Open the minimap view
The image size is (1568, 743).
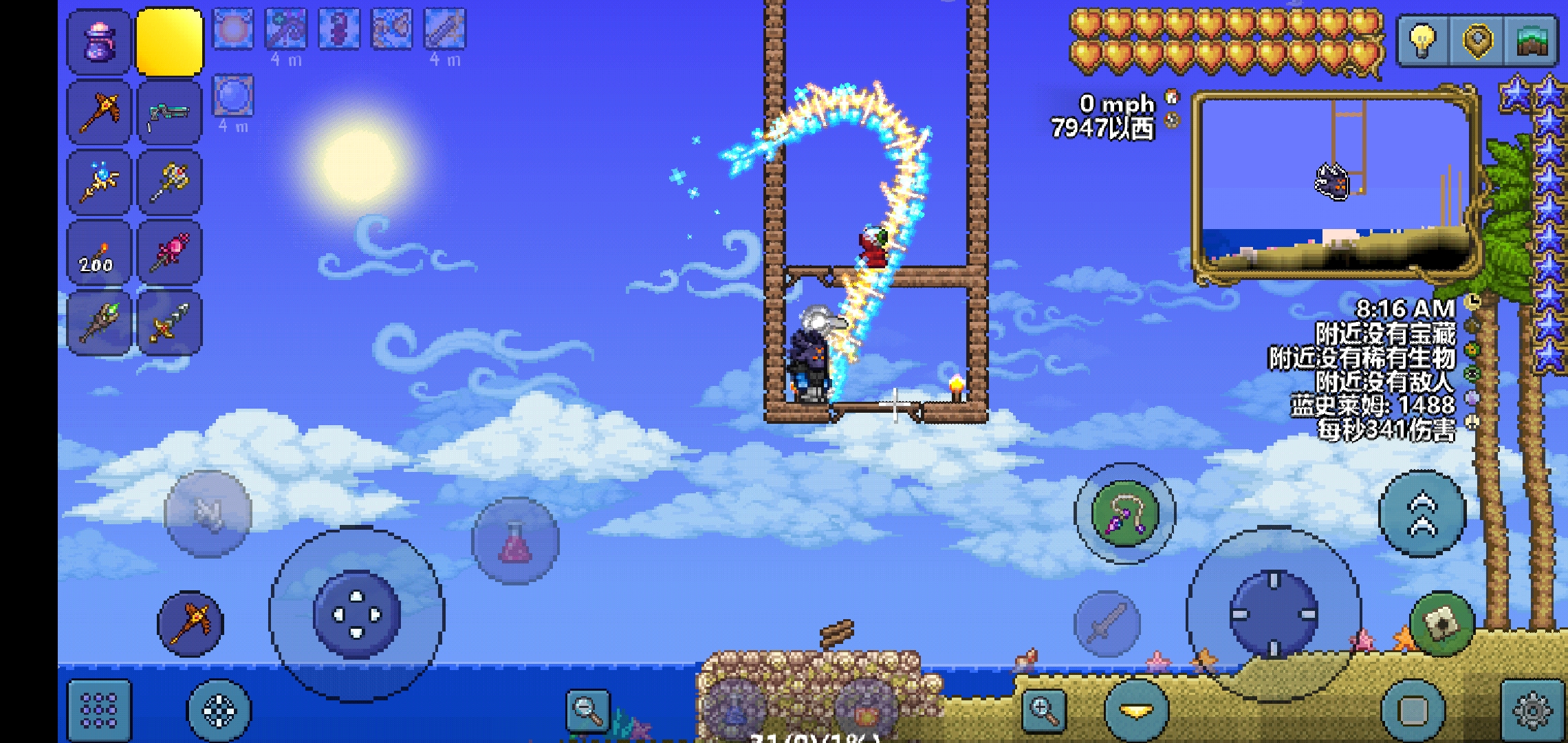[1531, 40]
